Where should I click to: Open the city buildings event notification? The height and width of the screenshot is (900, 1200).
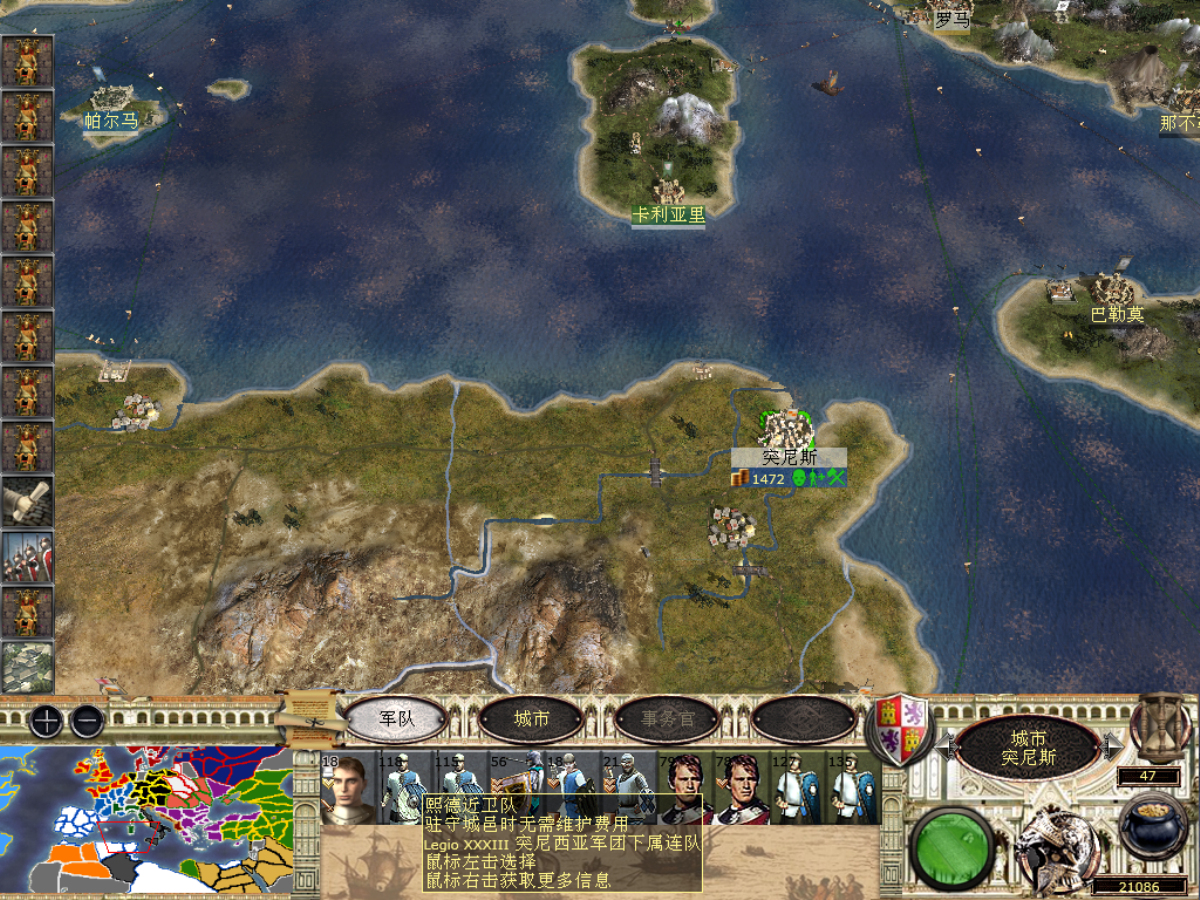click(x=27, y=666)
